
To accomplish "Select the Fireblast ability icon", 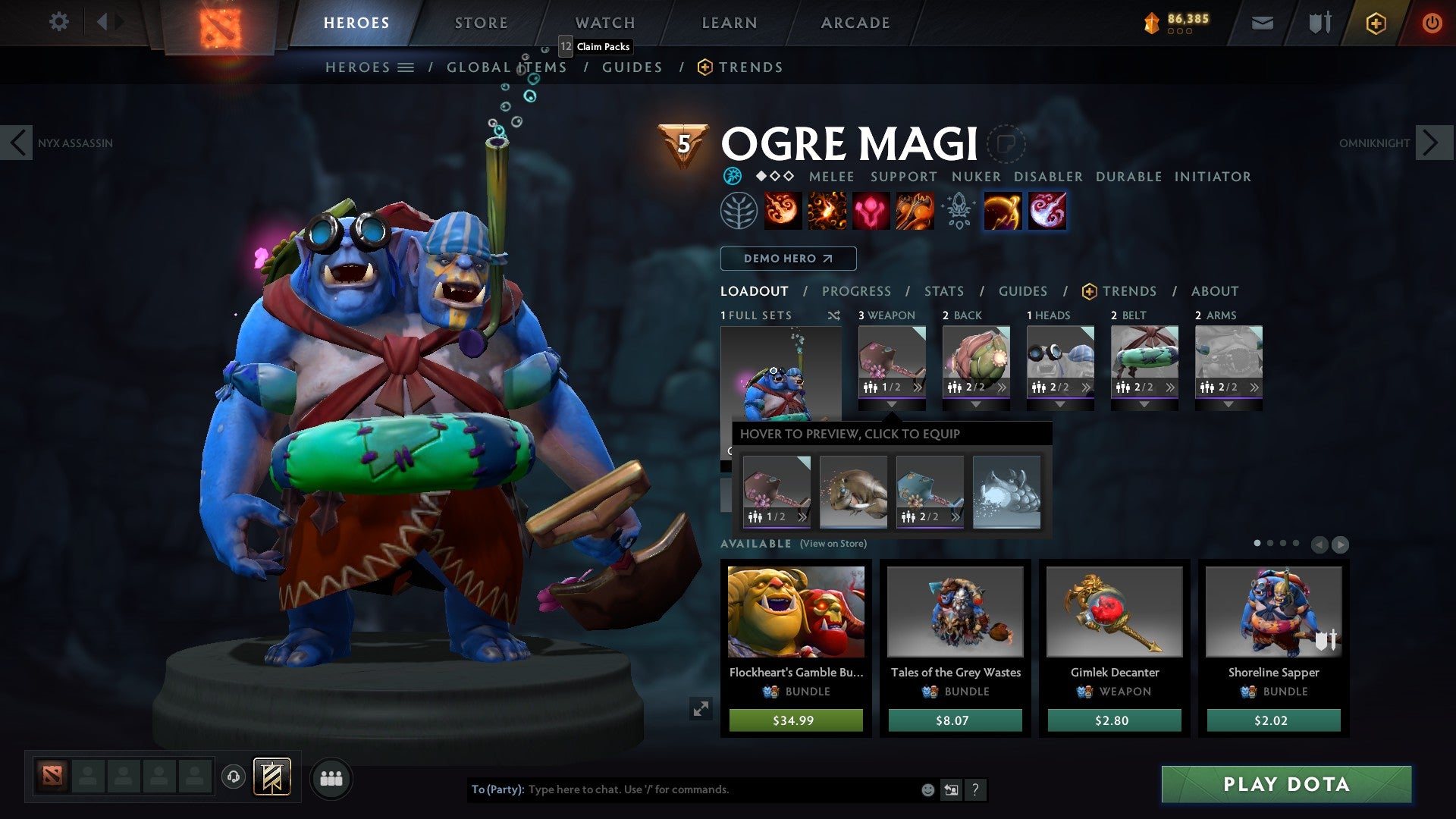I will 783,211.
